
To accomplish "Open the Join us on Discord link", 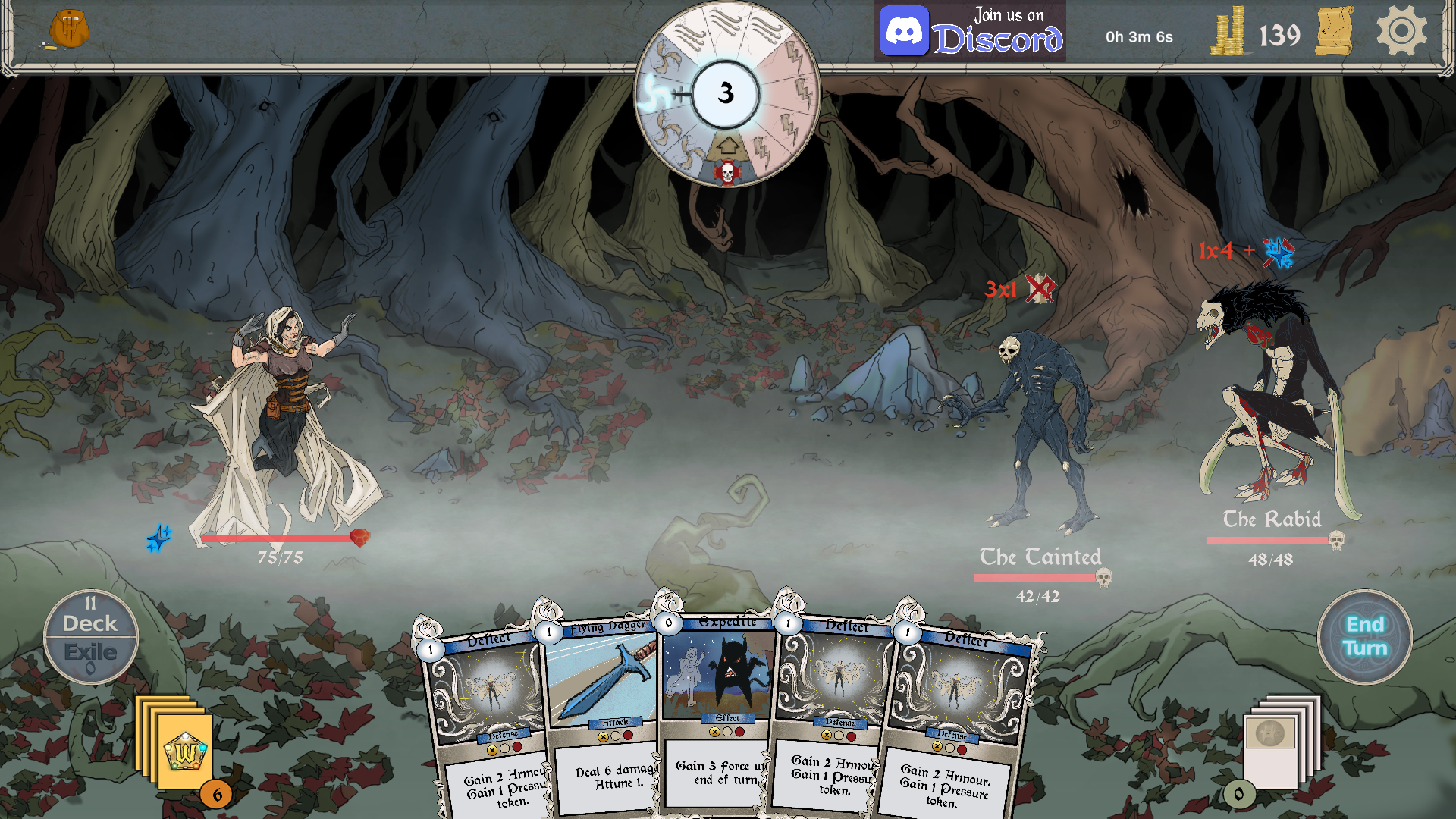I will click(970, 32).
